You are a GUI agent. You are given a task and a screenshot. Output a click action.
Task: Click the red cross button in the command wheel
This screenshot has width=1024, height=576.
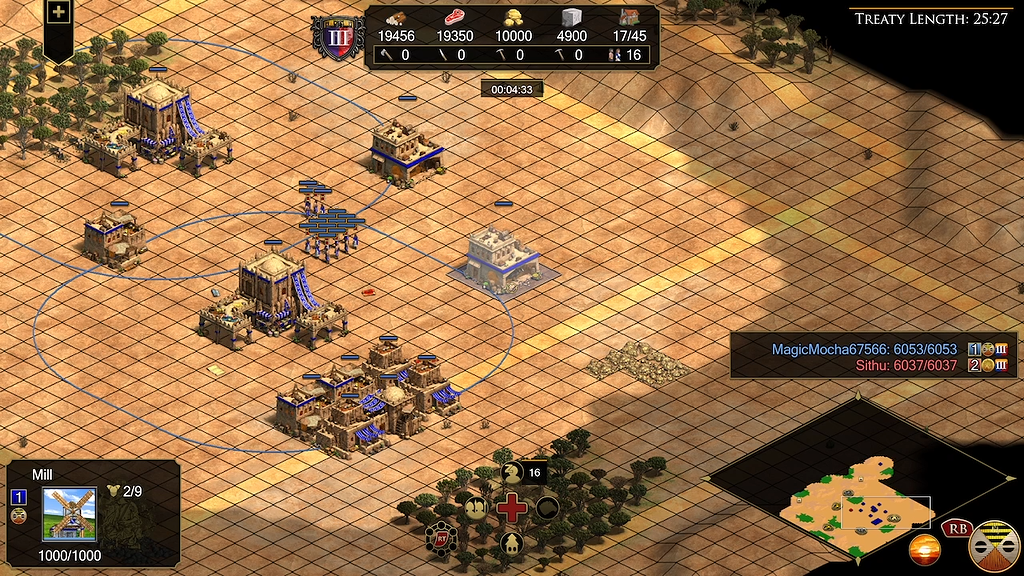512,507
